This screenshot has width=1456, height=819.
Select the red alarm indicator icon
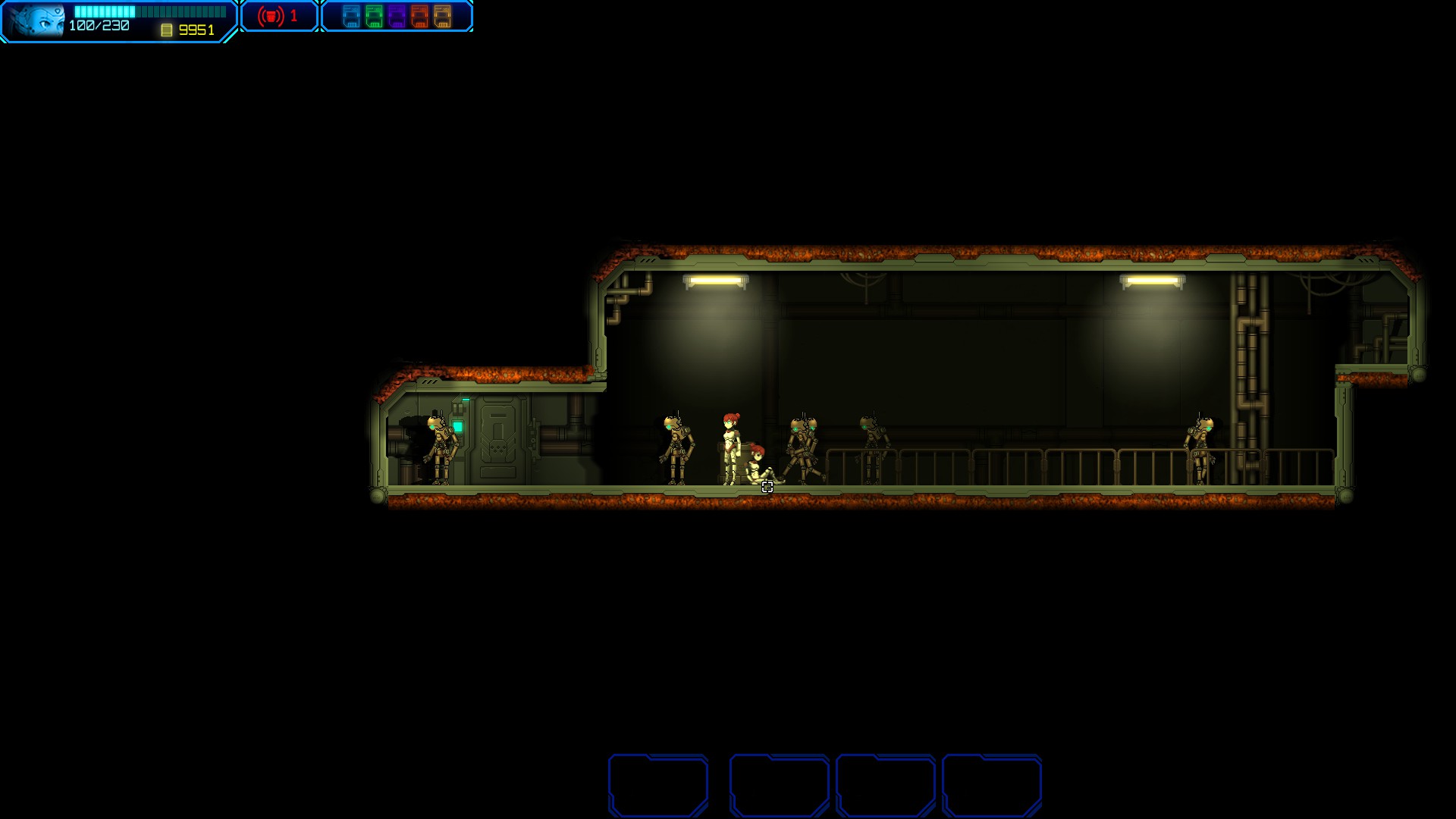[x=271, y=16]
